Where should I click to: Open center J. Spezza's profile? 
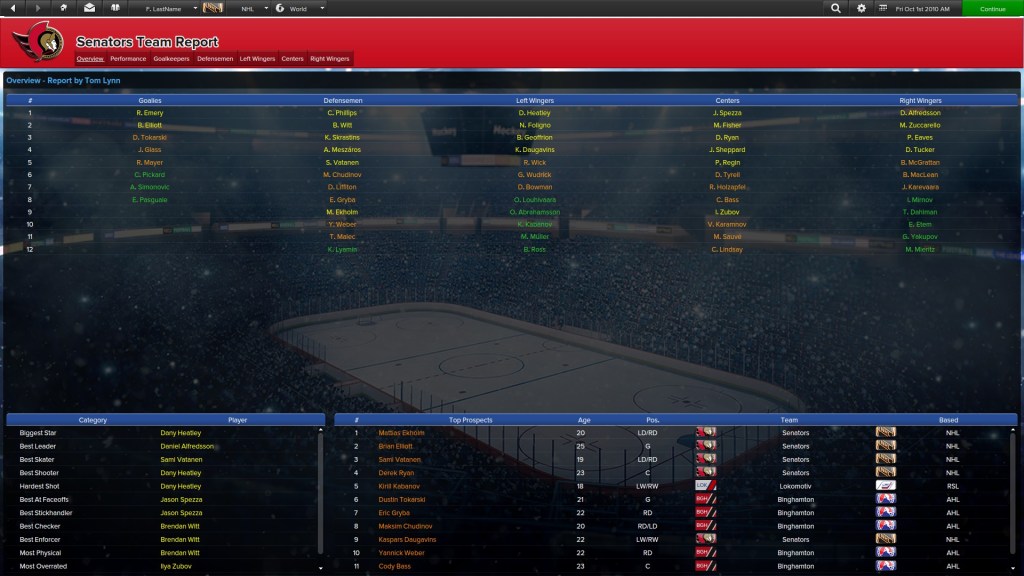click(727, 113)
